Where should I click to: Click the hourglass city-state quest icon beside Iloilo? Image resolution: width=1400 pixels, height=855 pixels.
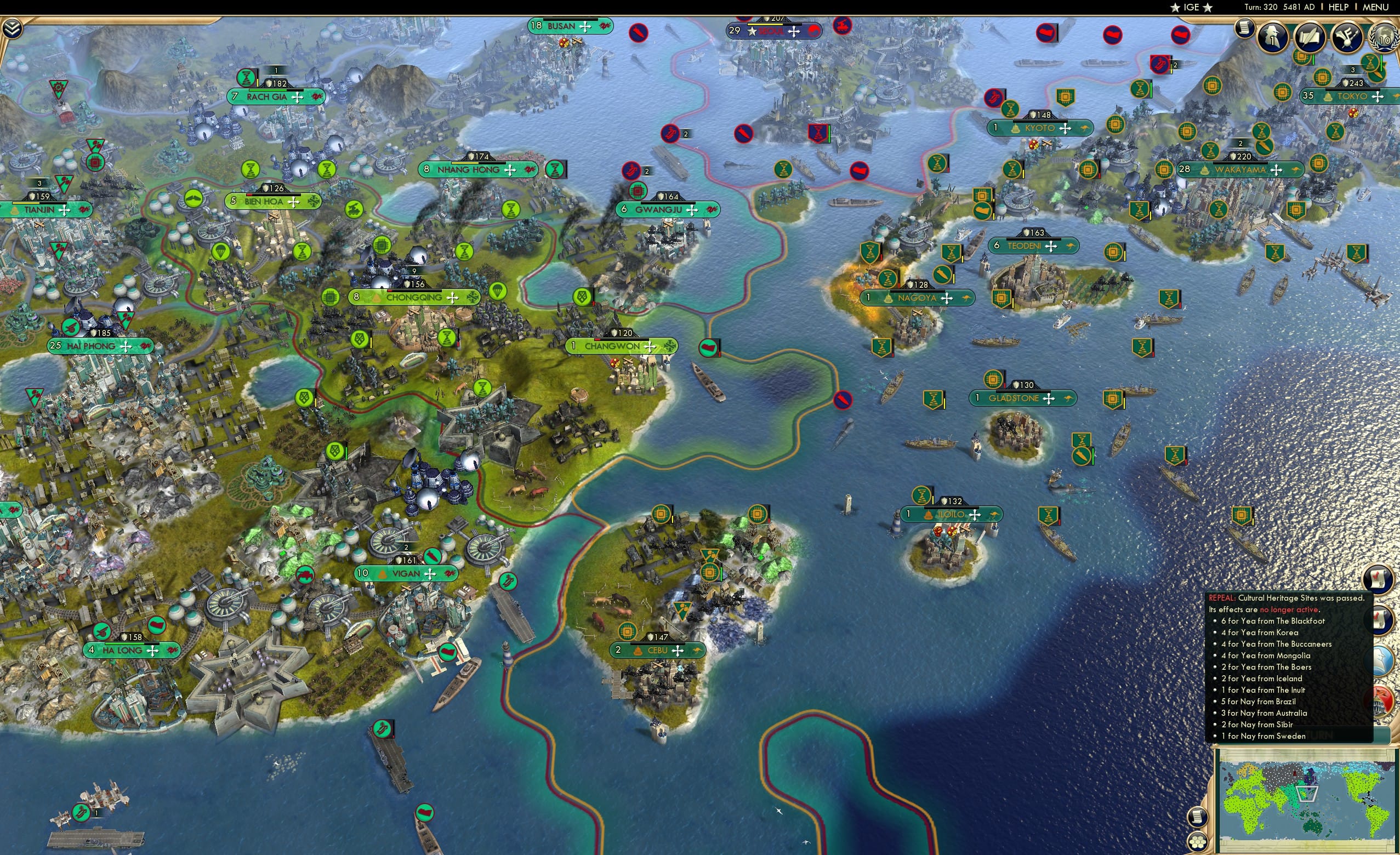click(921, 495)
